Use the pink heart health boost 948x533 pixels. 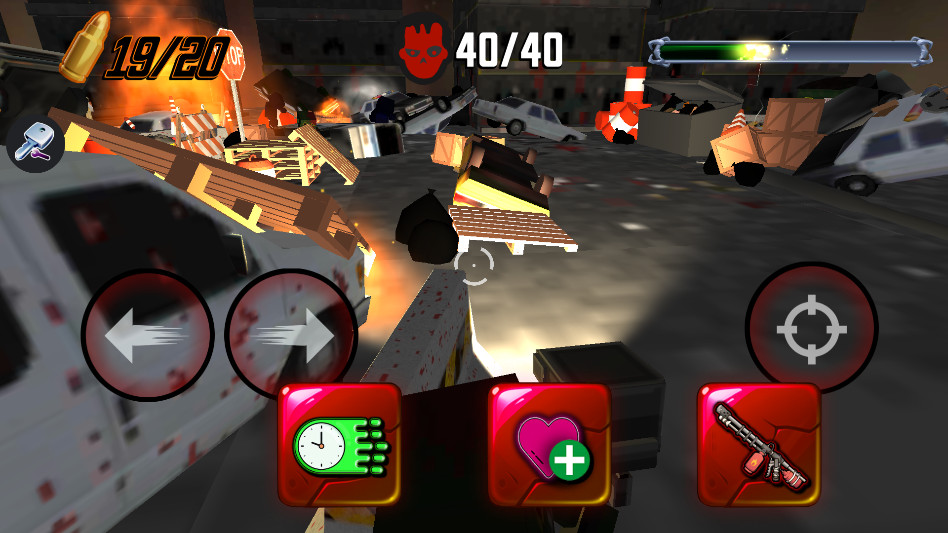point(549,444)
